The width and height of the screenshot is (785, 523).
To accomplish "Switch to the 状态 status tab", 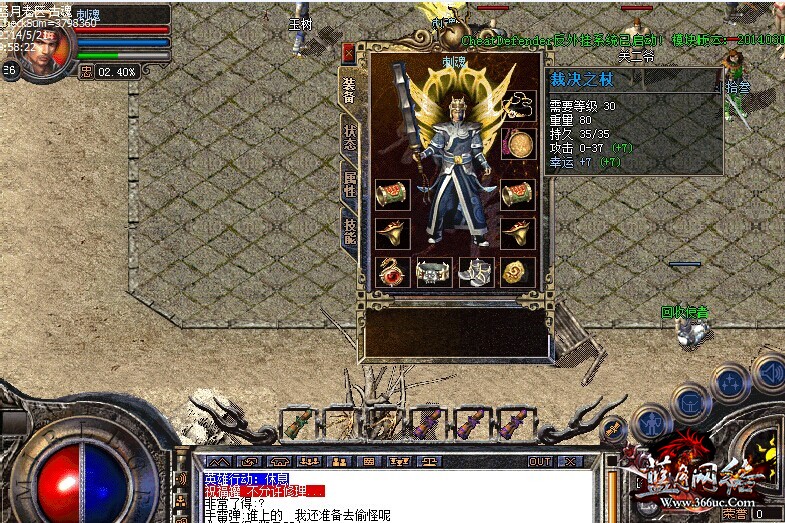I will tap(350, 138).
